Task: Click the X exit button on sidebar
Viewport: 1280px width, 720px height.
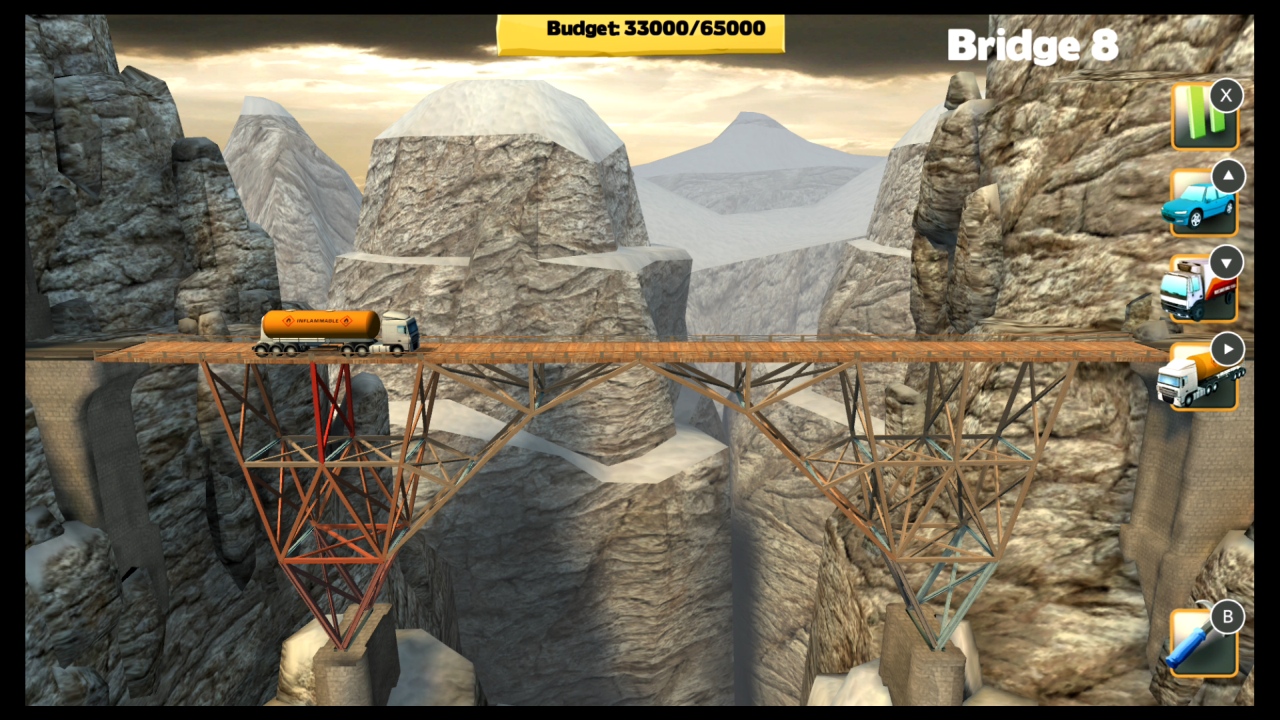Action: (1226, 95)
